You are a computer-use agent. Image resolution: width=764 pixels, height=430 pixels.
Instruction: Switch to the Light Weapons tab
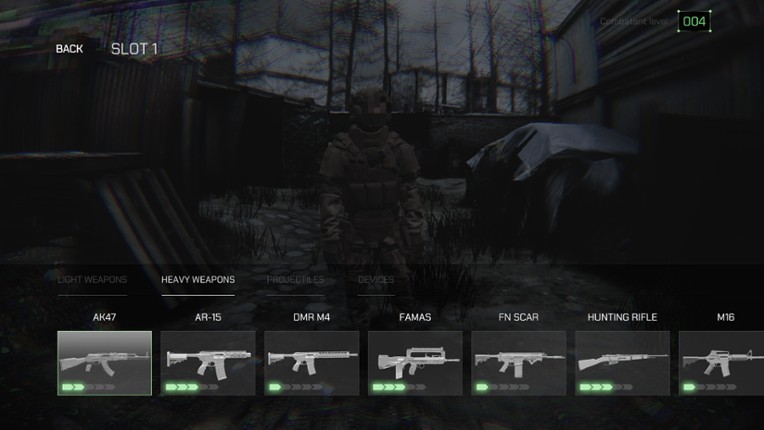(x=92, y=280)
